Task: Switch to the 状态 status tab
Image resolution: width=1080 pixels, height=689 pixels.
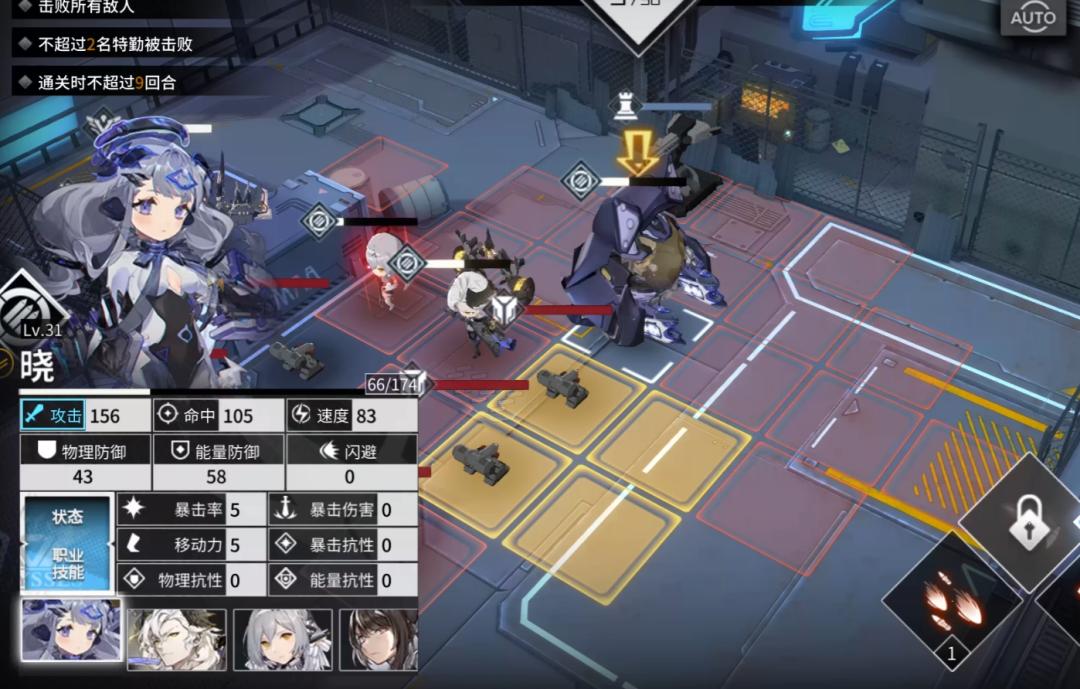Action: click(x=68, y=517)
